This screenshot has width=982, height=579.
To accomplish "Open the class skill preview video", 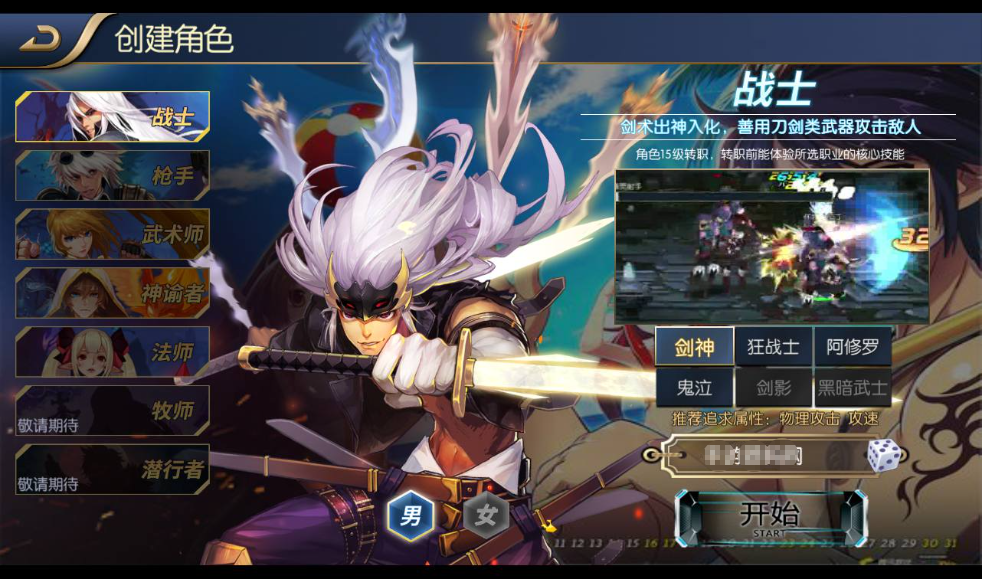I will 771,246.
